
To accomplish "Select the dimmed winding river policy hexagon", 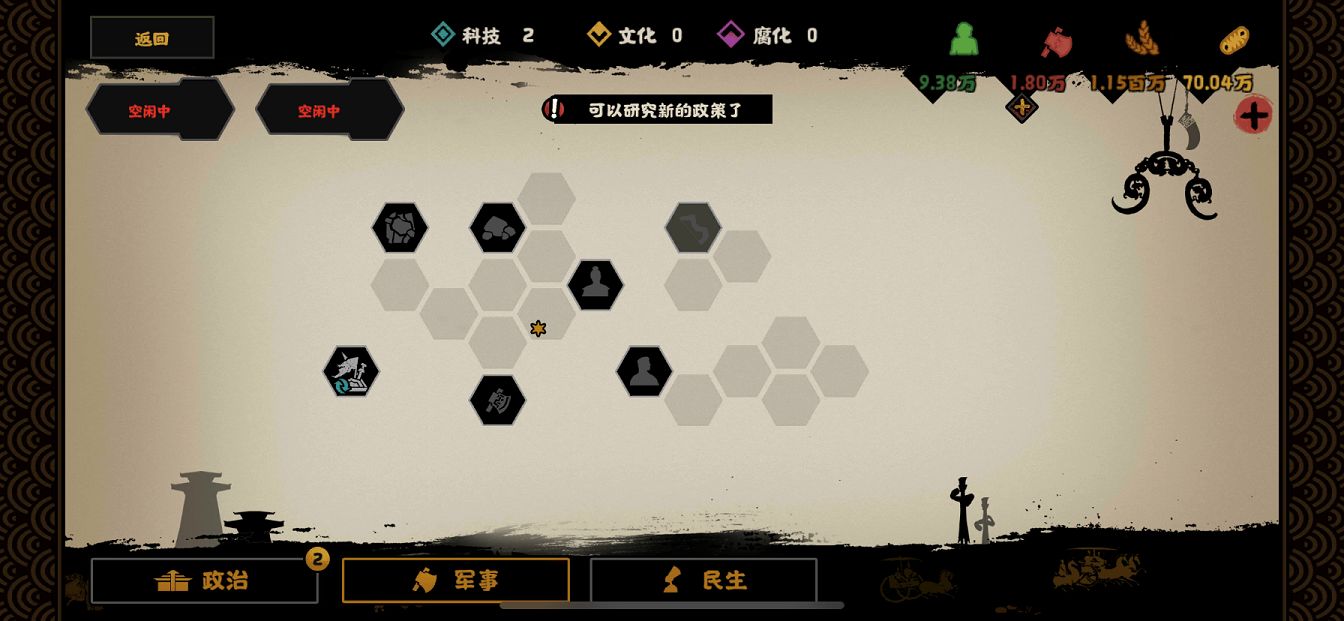I will pyautogui.click(x=693, y=228).
